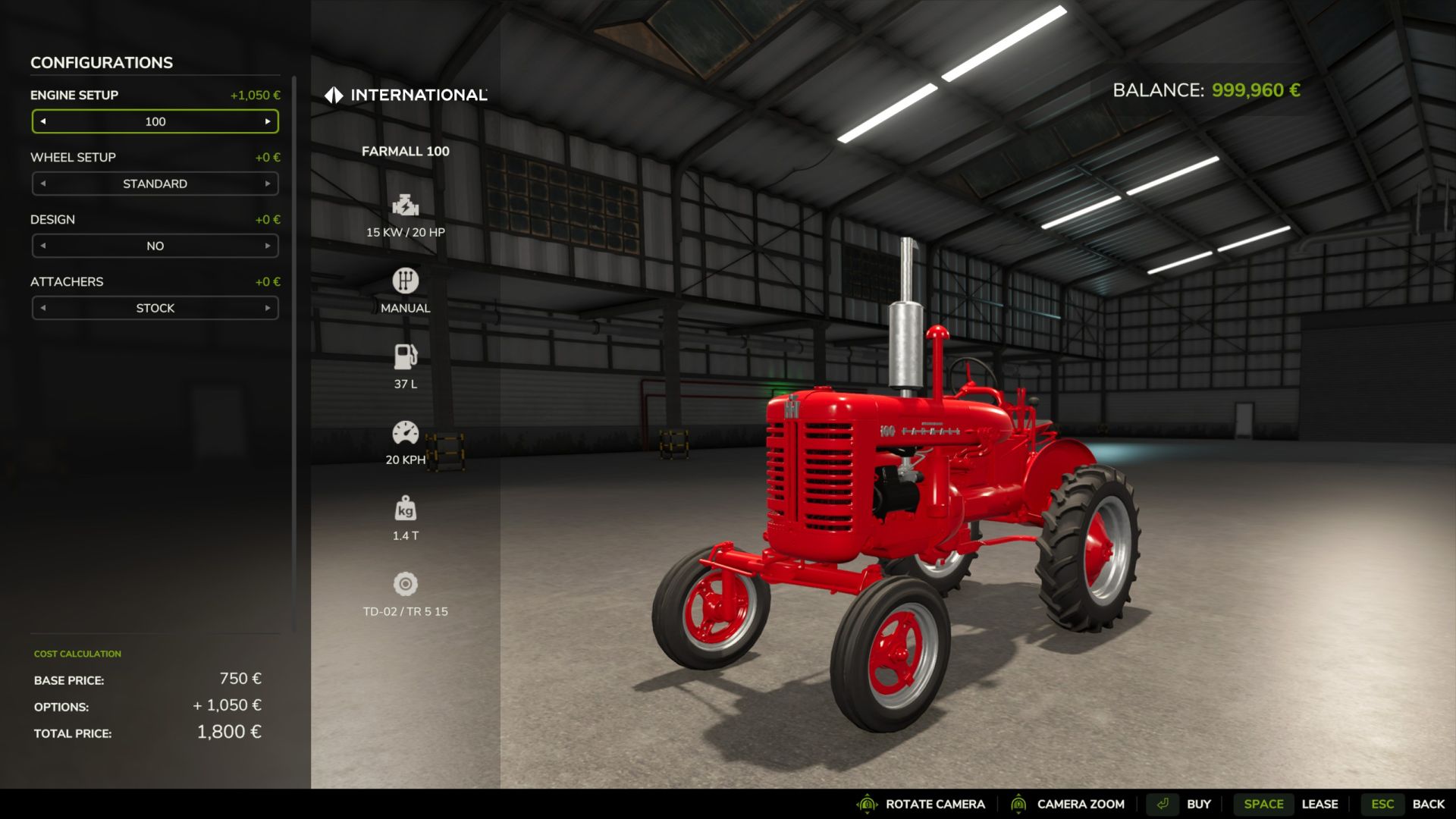1456x819 pixels.
Task: Choose previous Design option arrow
Action: (43, 246)
